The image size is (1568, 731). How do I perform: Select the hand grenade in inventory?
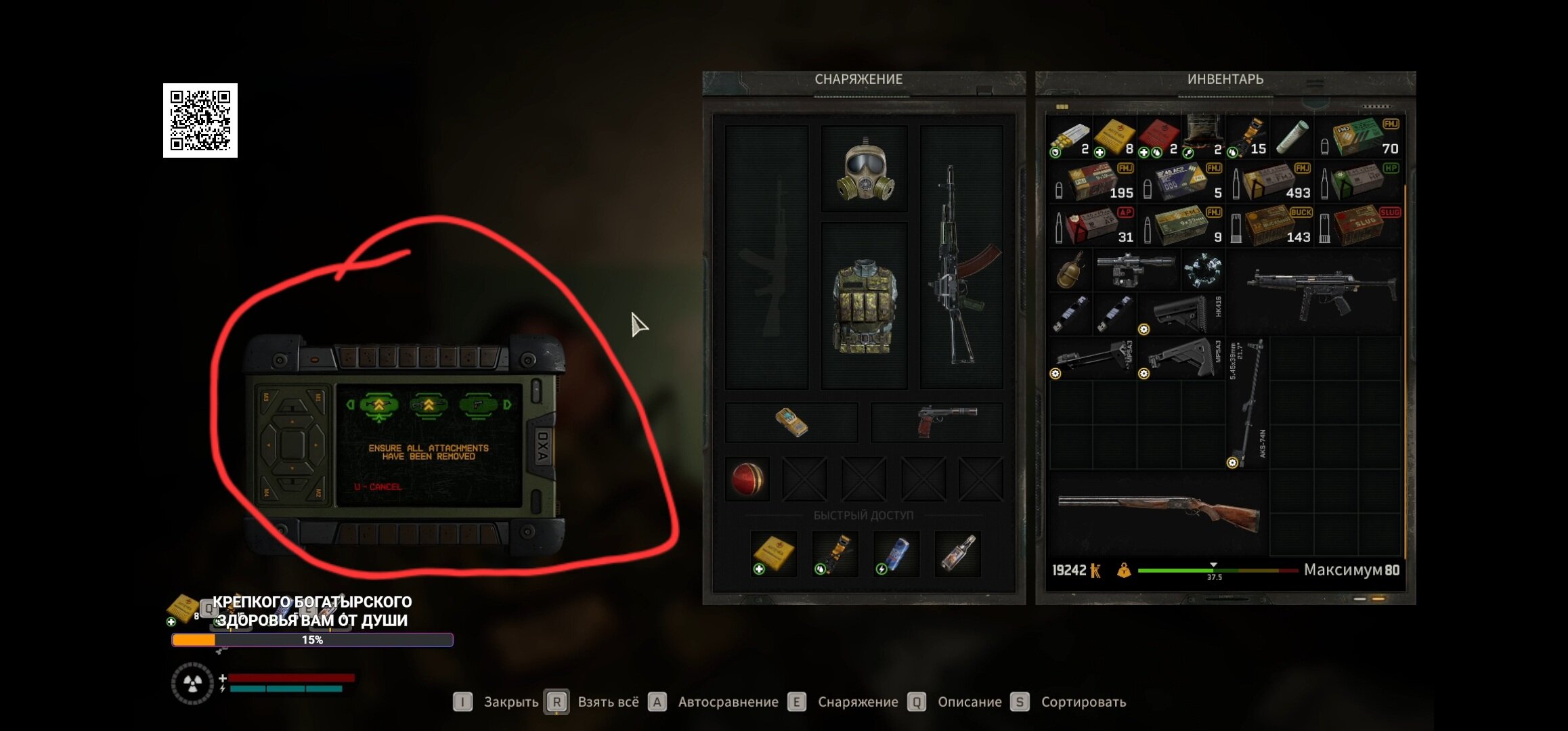(1070, 271)
